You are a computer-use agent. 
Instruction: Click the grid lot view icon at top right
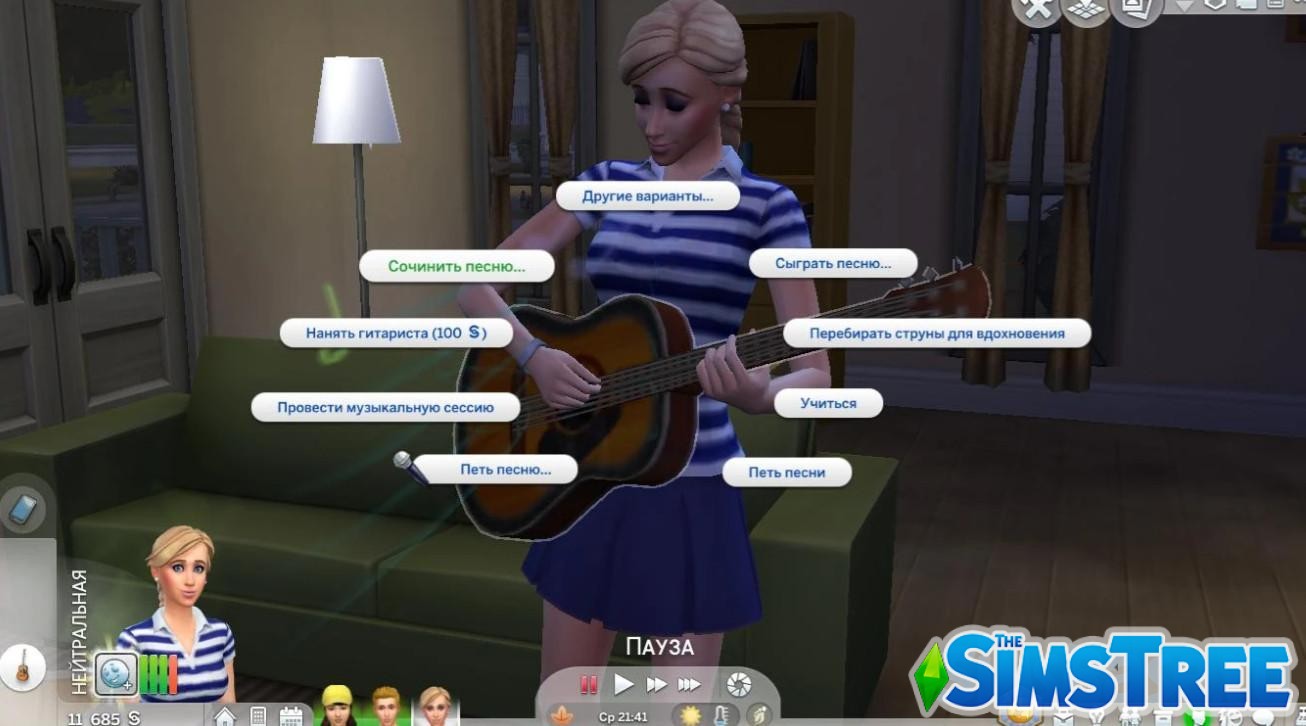click(x=1085, y=10)
